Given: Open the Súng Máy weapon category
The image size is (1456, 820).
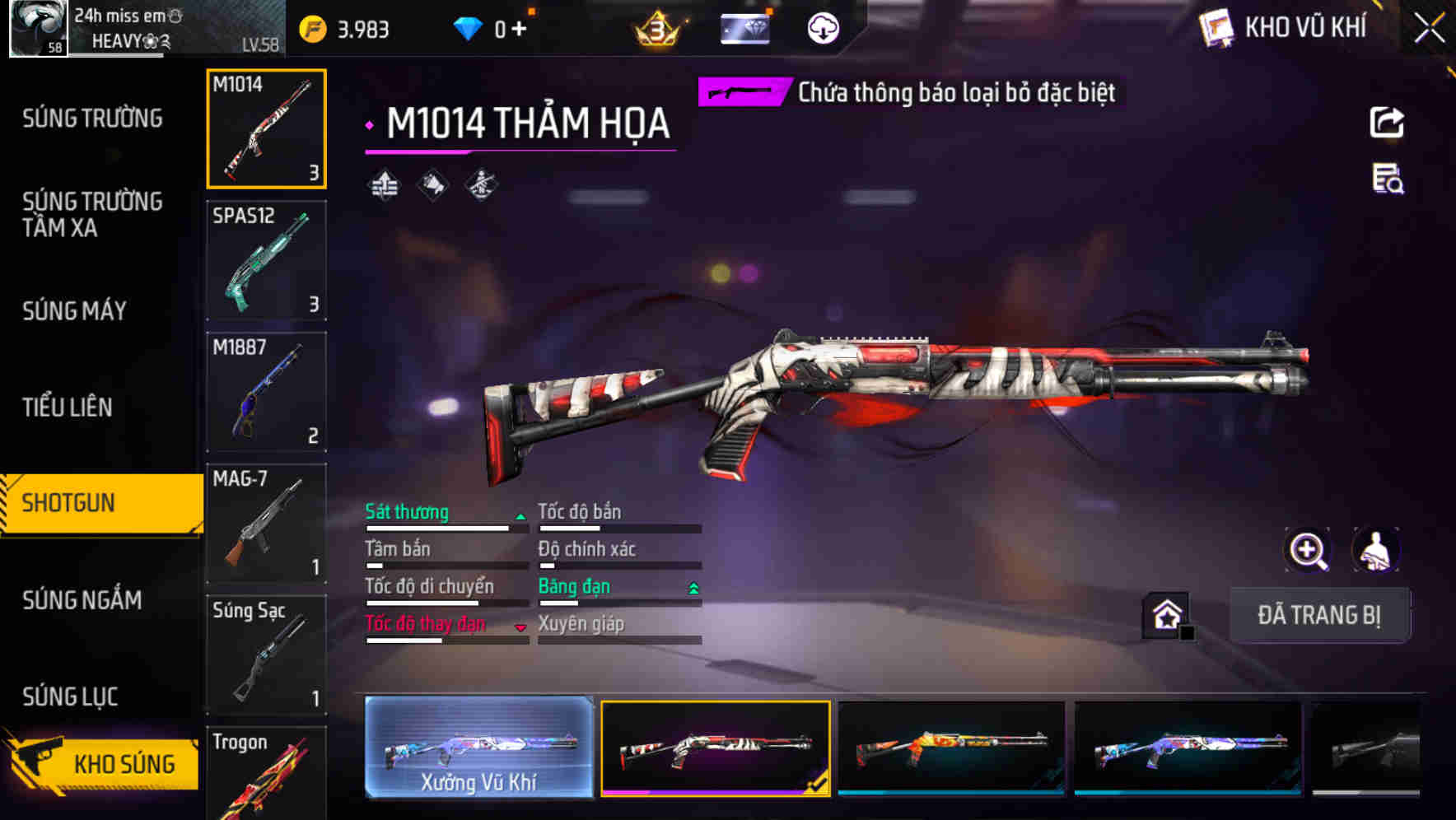Looking at the screenshot, I should [x=74, y=310].
